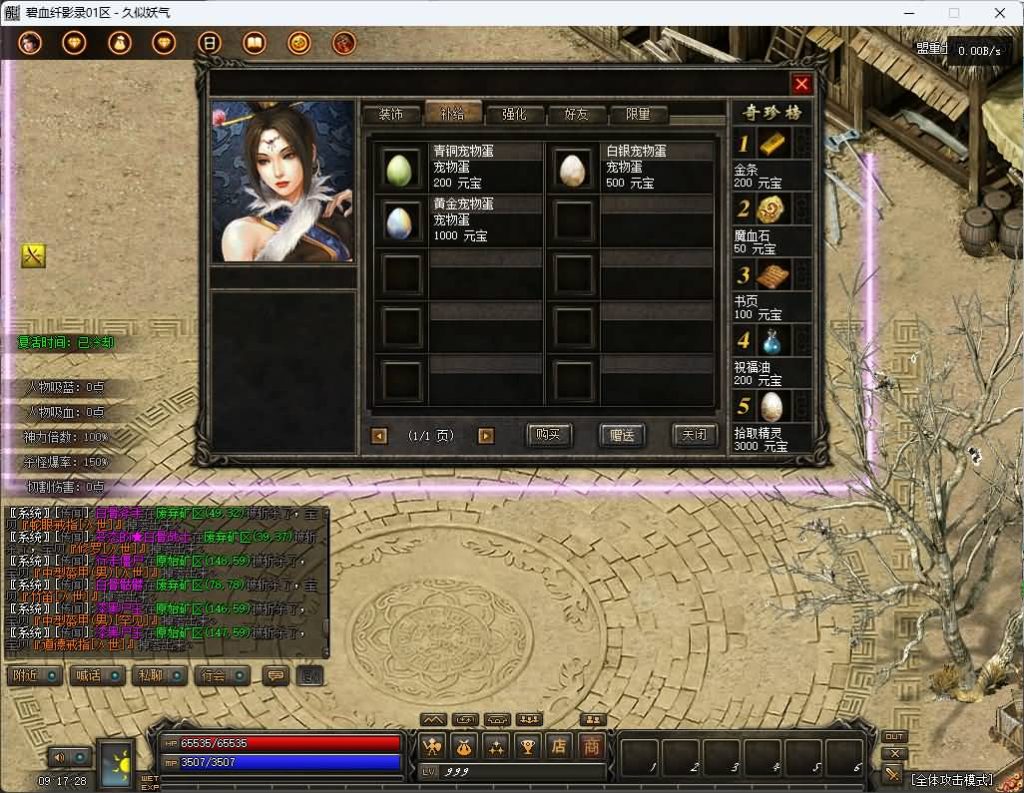This screenshot has height=793, width=1024.
Task: Choose the 祝福油 blue potion item
Action: (769, 341)
